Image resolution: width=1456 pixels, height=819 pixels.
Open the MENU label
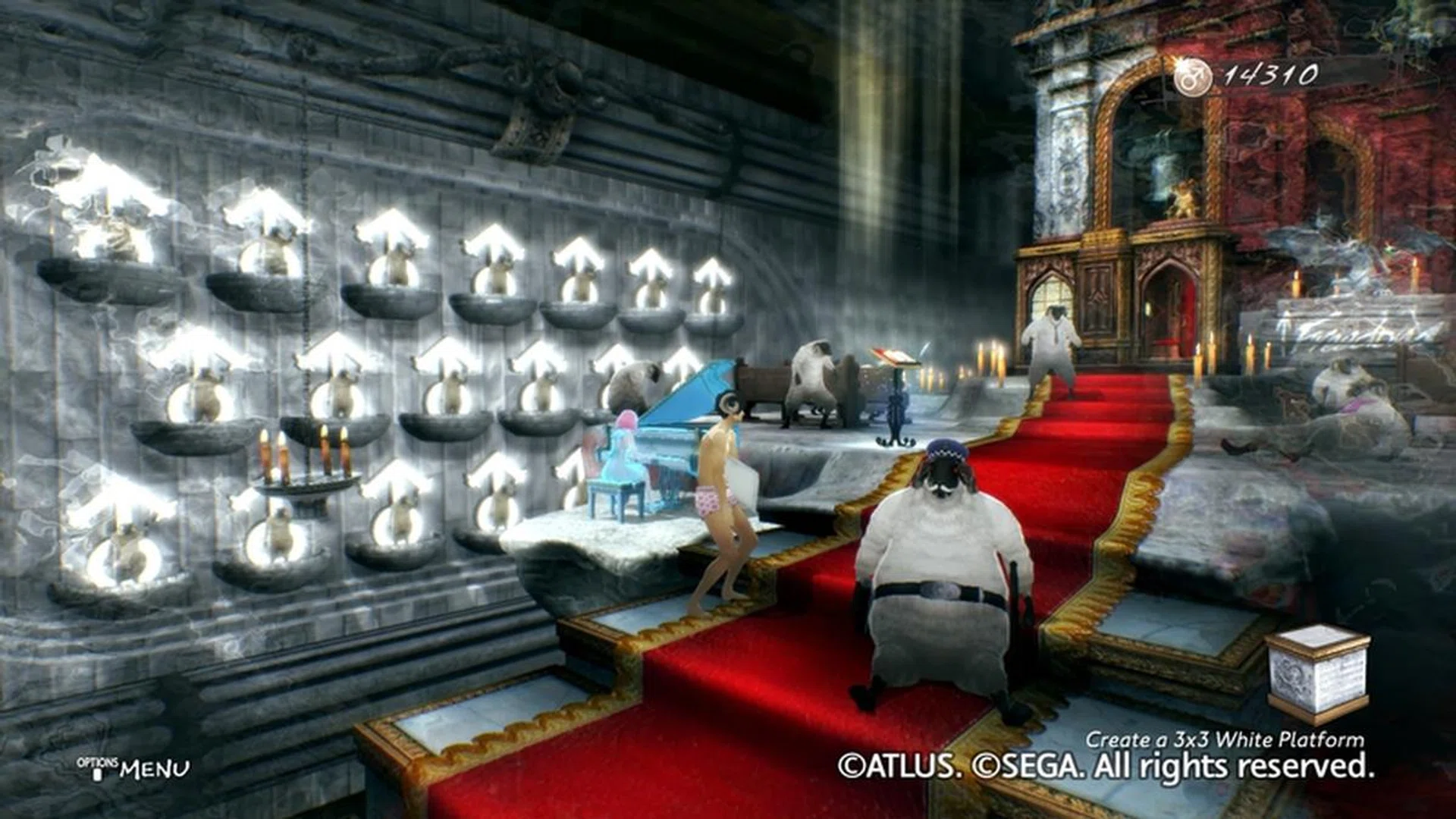click(154, 769)
